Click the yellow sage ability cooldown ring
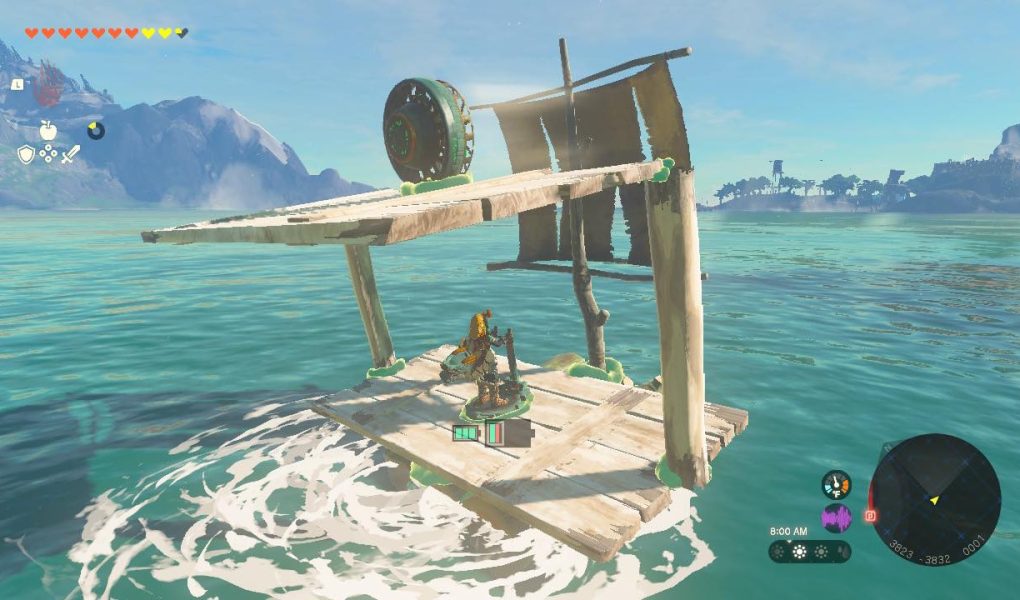1020x600 pixels. pyautogui.click(x=96, y=130)
